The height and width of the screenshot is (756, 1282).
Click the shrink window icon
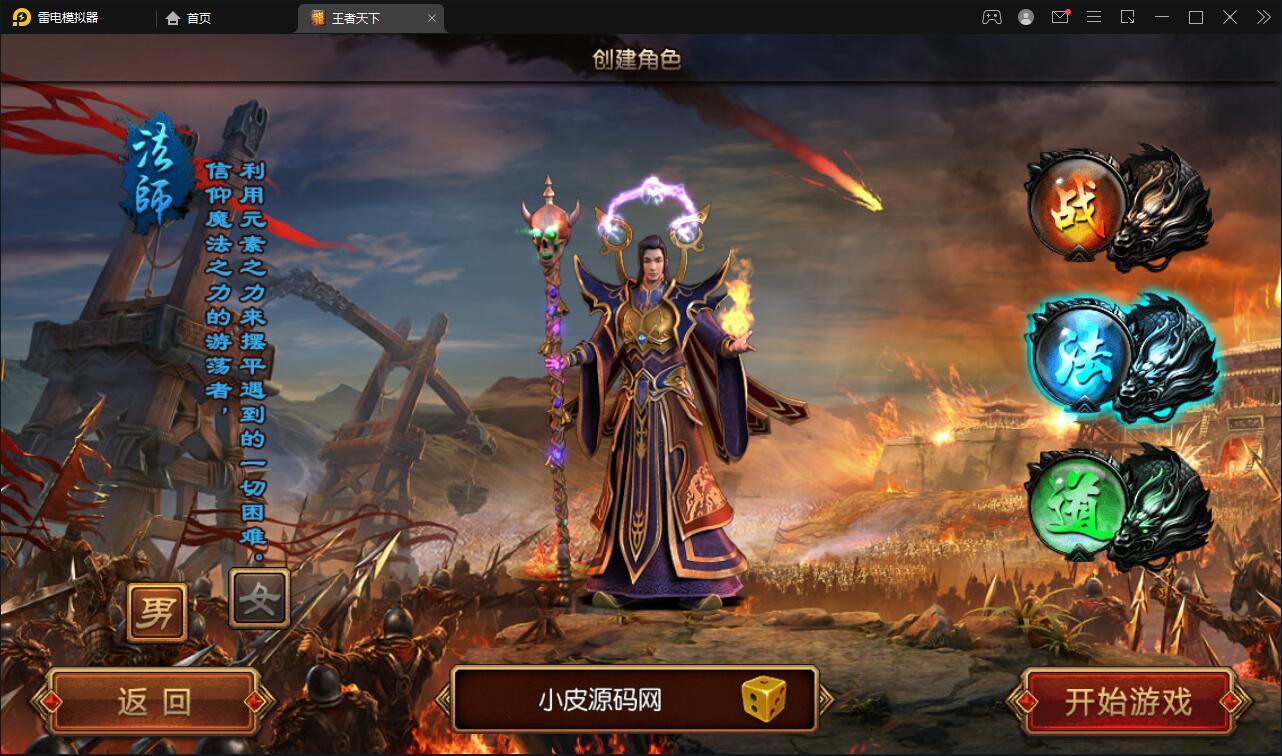(x=1128, y=17)
